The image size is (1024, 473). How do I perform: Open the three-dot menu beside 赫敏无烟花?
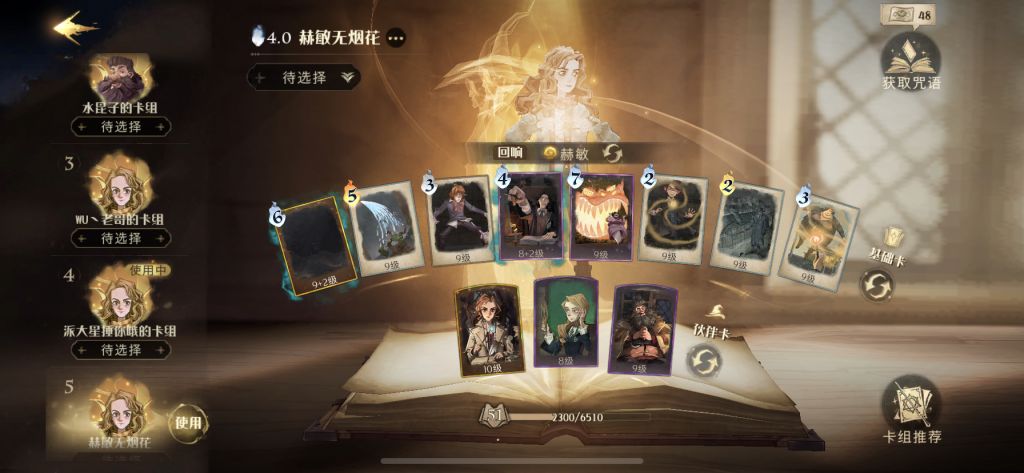click(x=397, y=38)
